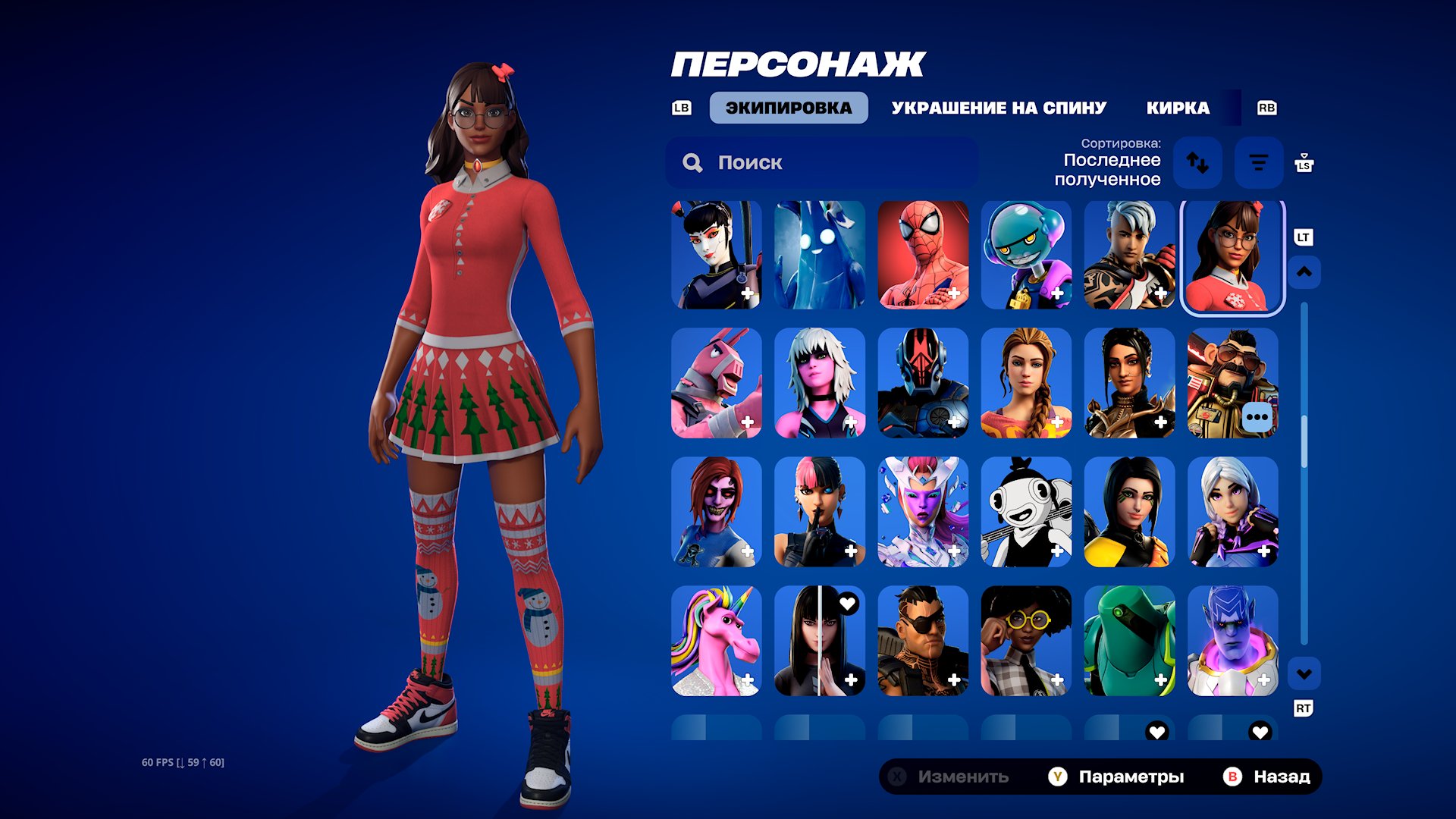The height and width of the screenshot is (819, 1456).
Task: Click the sort order arrows icon
Action: [1199, 162]
